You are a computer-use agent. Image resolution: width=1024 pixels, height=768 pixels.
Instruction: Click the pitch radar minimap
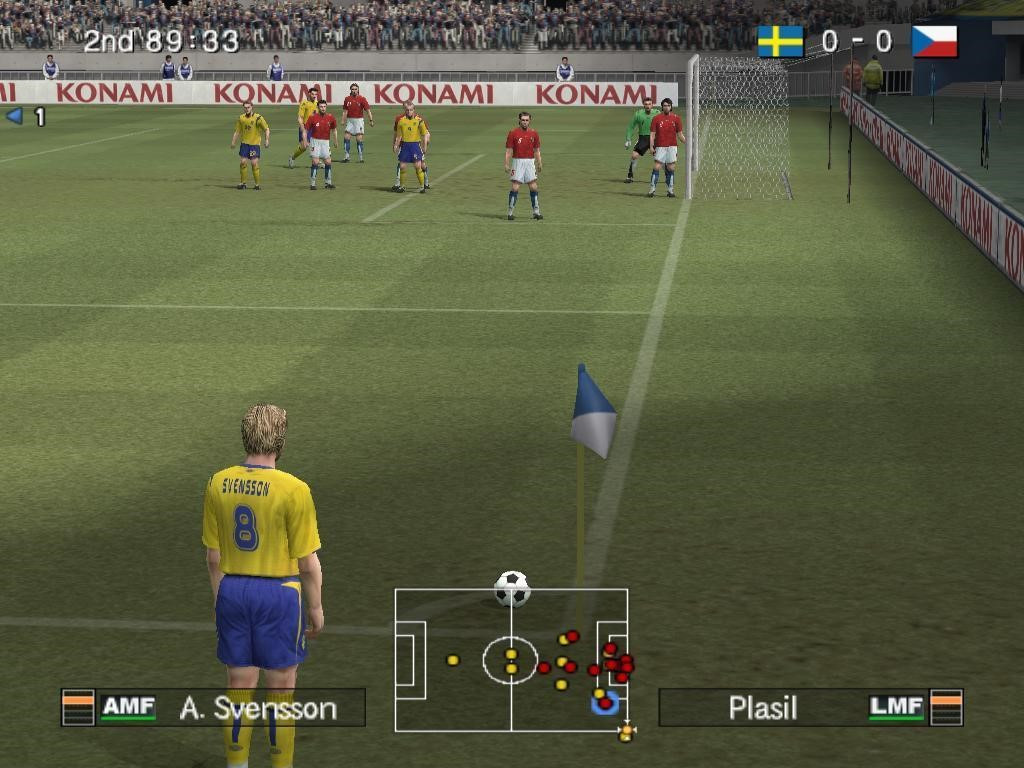click(x=511, y=660)
